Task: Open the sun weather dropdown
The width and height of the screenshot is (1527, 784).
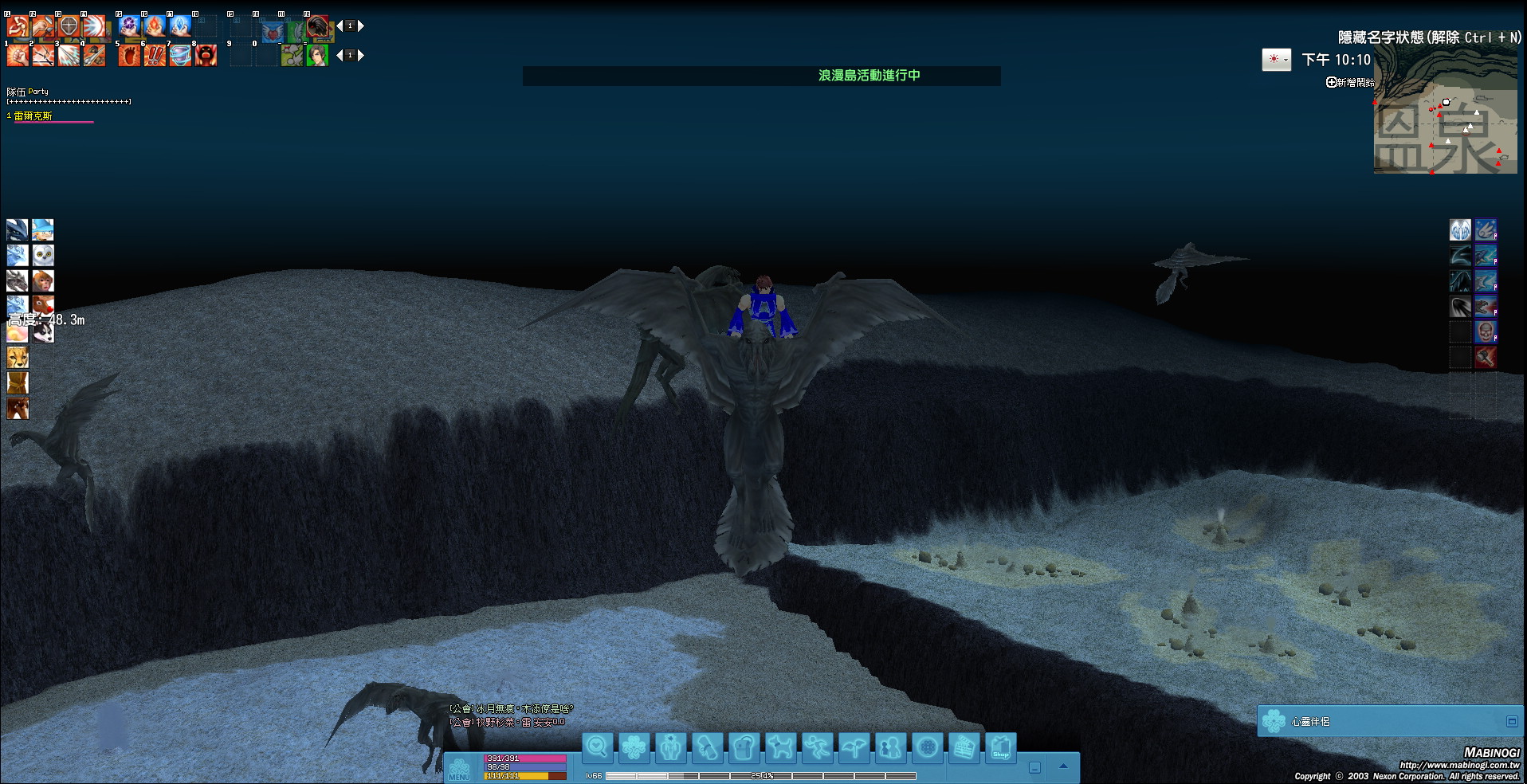Action: (x=1276, y=60)
